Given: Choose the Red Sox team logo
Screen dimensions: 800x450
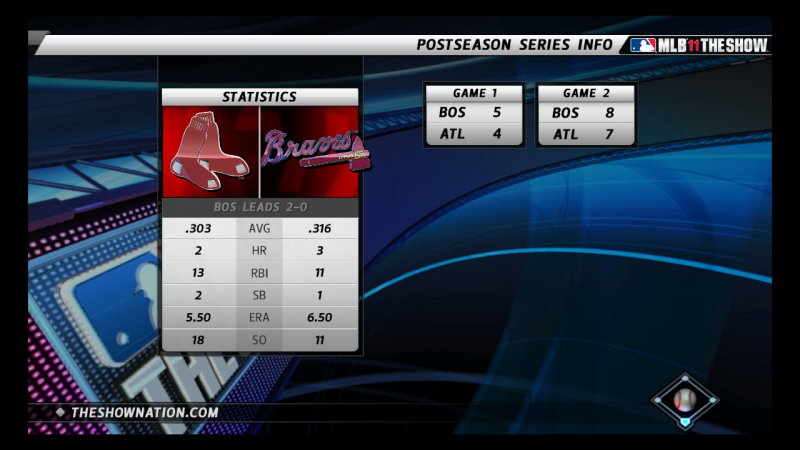Looking at the screenshot, I should tap(210, 152).
